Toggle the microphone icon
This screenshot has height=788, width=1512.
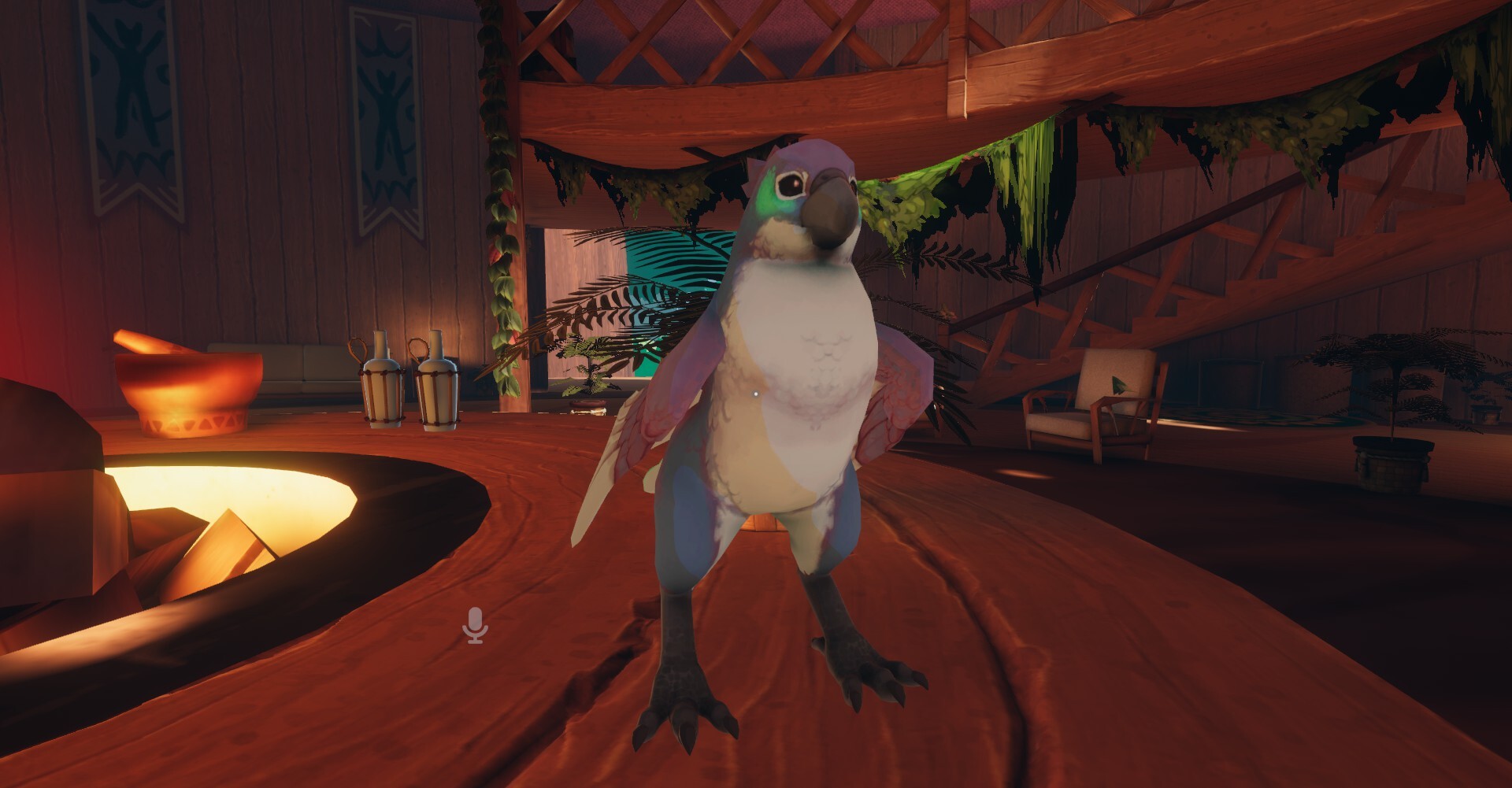(475, 625)
